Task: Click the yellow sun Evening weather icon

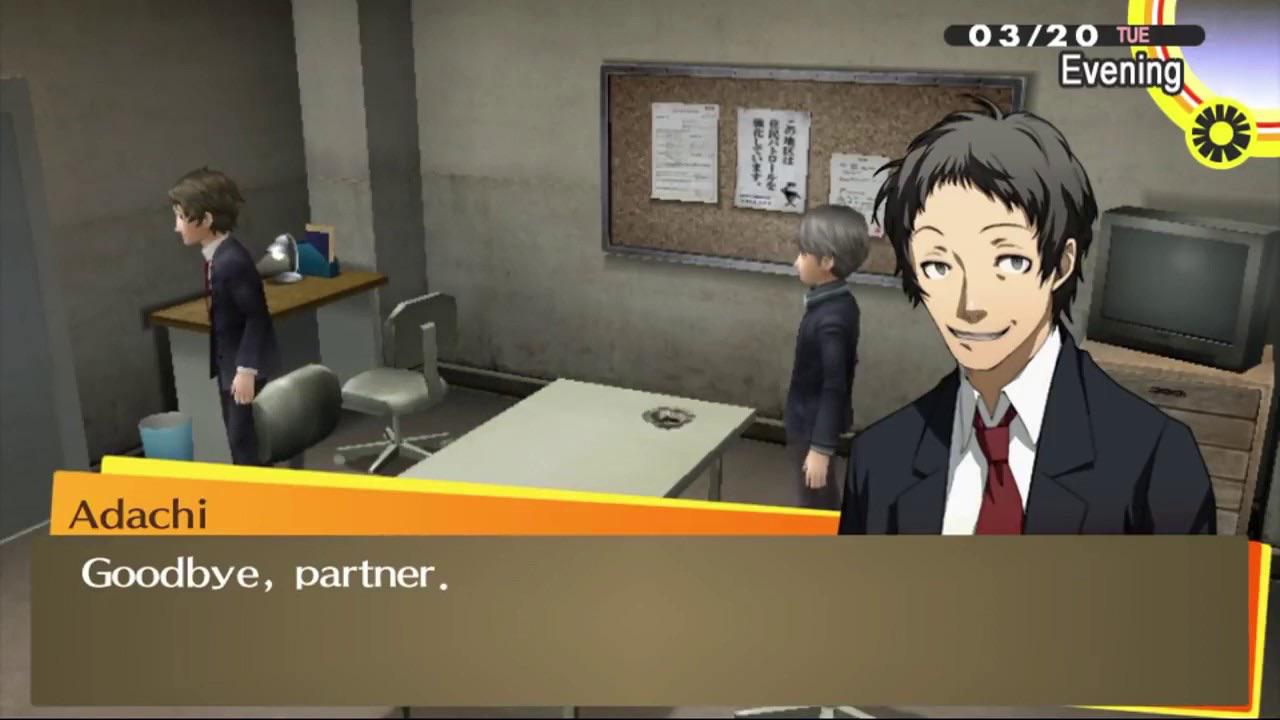Action: [1218, 133]
